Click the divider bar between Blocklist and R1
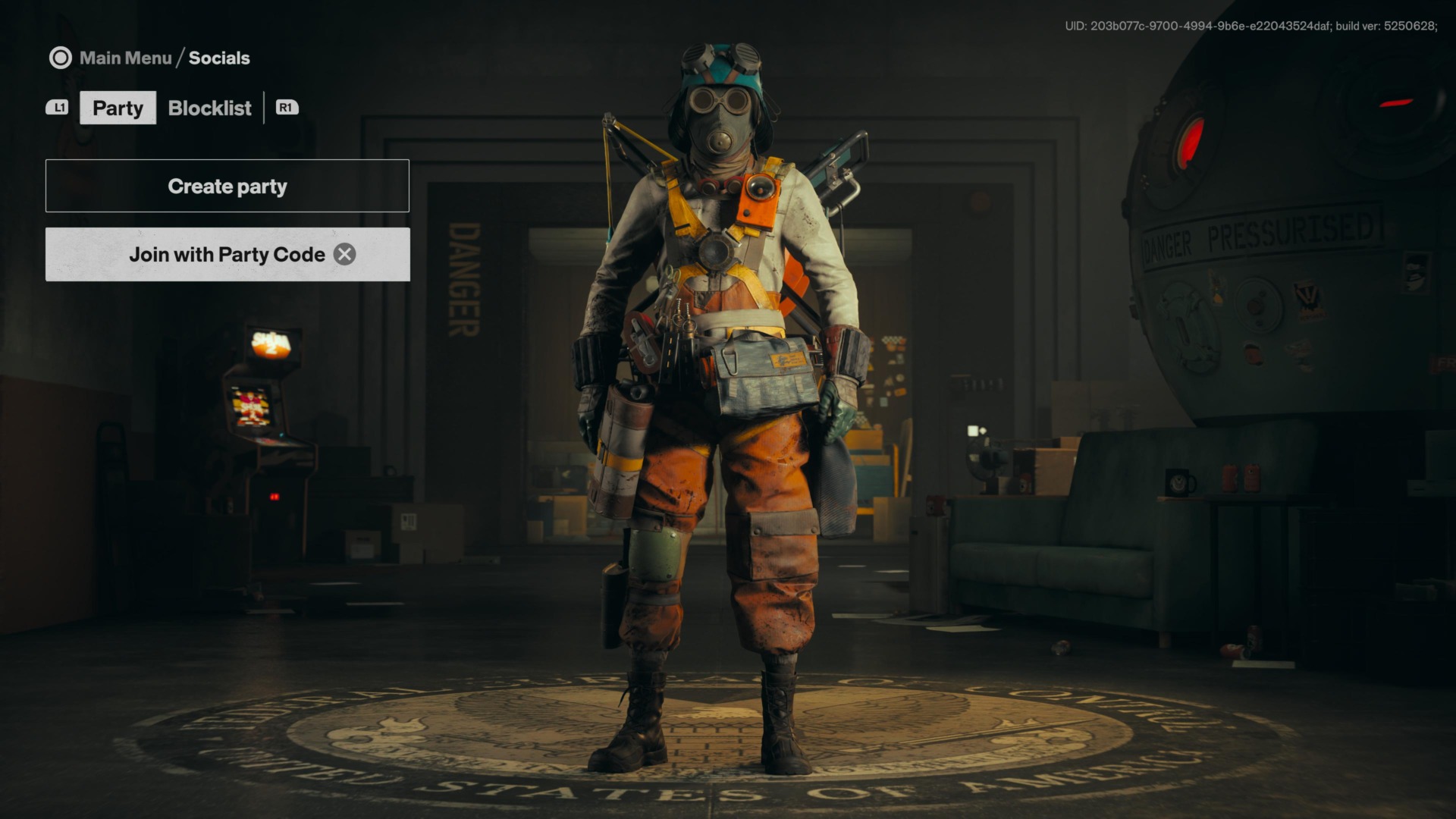The width and height of the screenshot is (1456, 819). tap(264, 108)
